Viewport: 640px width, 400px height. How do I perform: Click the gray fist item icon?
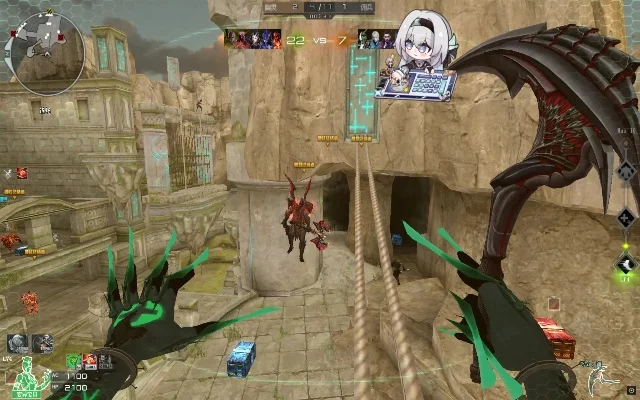coord(17,343)
